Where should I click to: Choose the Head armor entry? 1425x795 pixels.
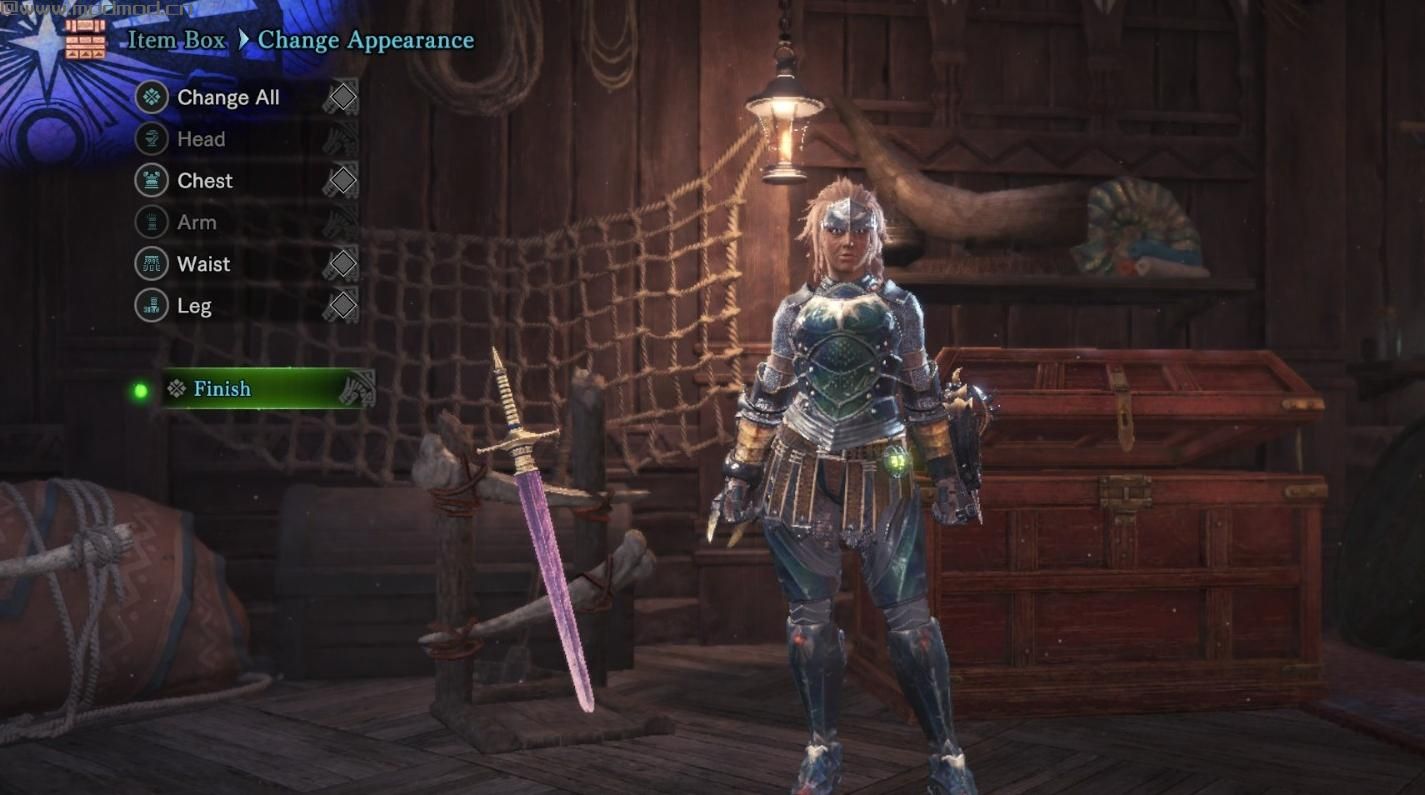(201, 139)
